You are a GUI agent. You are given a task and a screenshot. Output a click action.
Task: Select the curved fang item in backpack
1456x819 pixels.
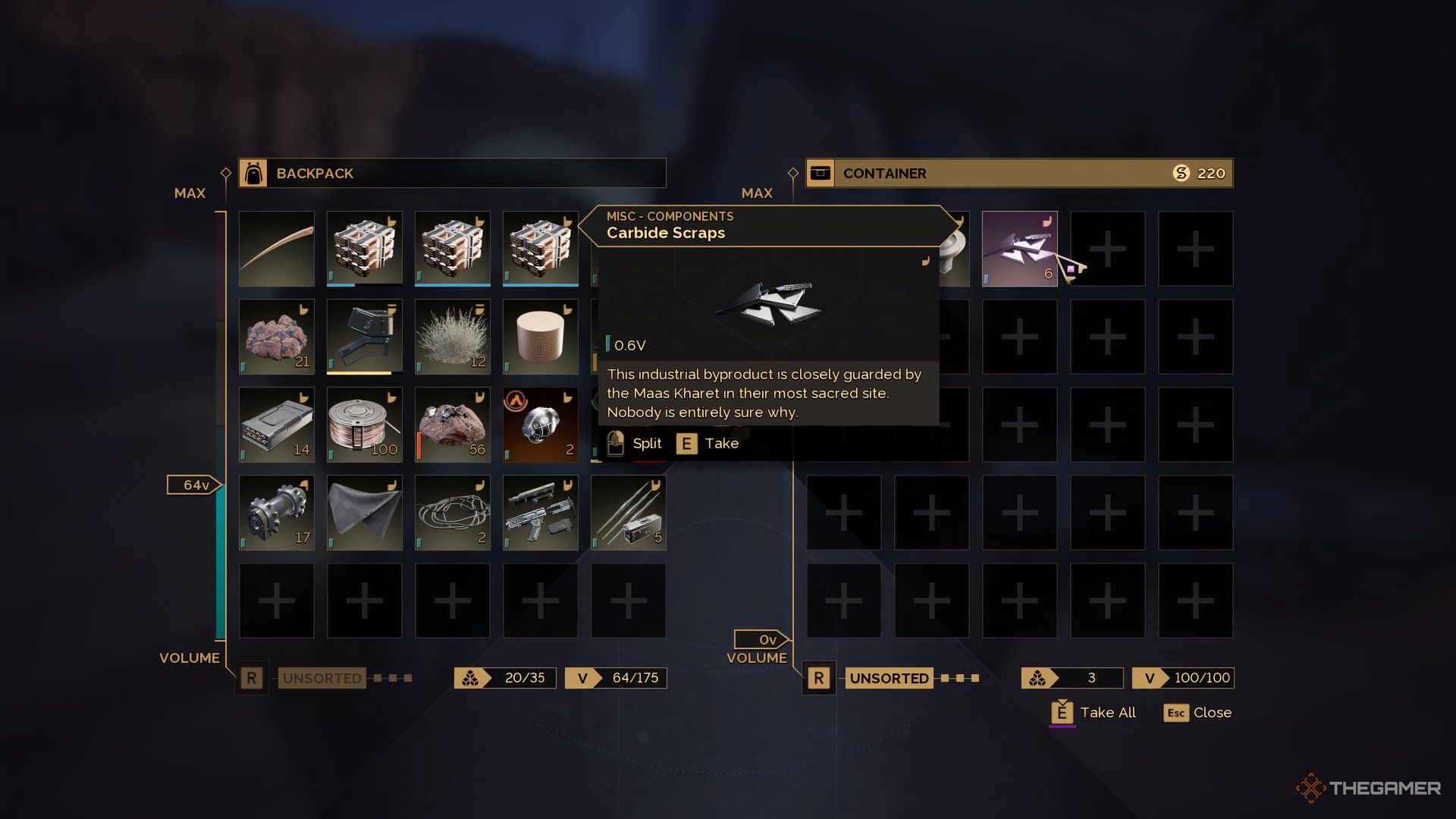coord(277,249)
